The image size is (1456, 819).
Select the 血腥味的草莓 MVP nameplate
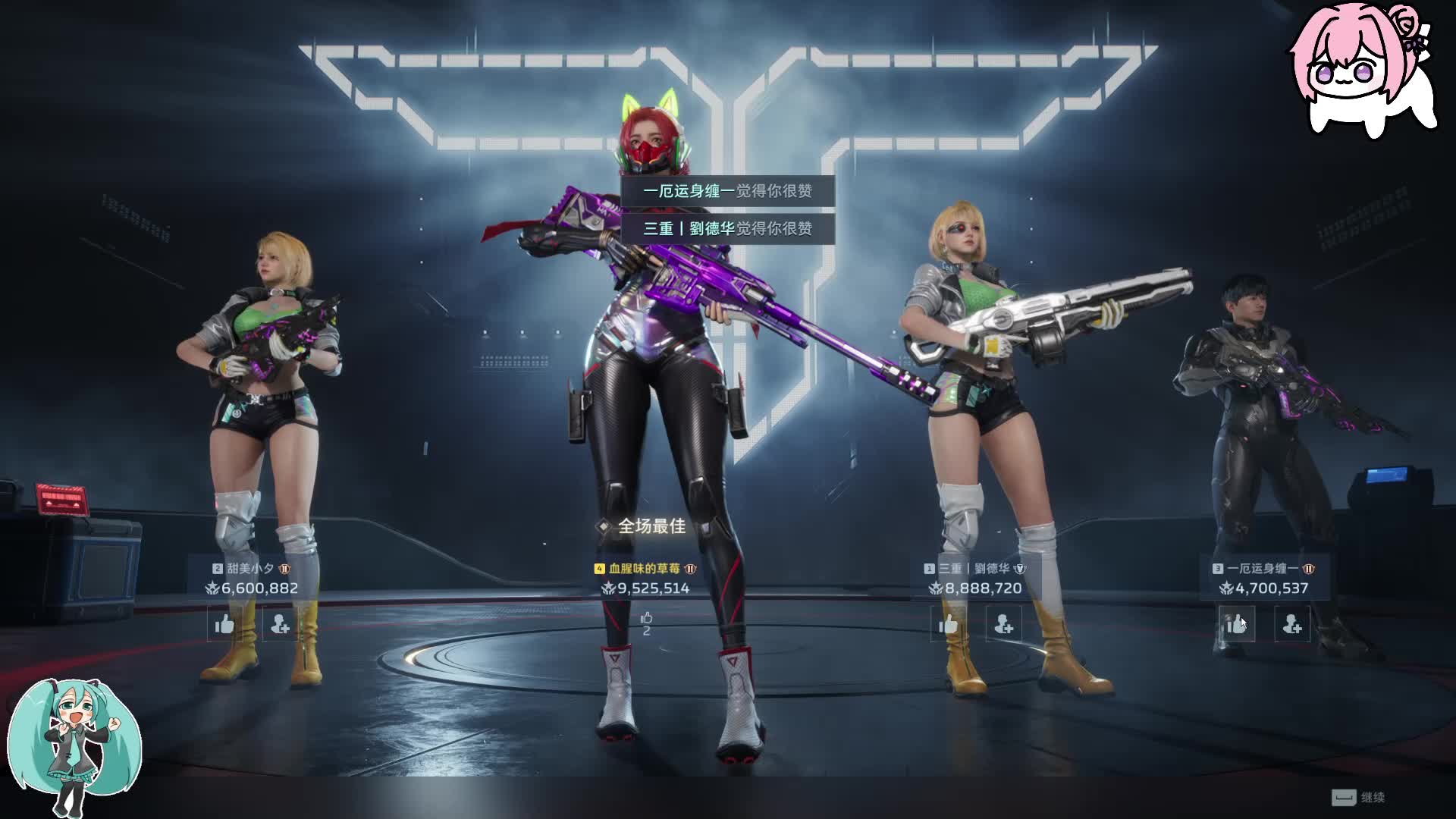pyautogui.click(x=645, y=569)
